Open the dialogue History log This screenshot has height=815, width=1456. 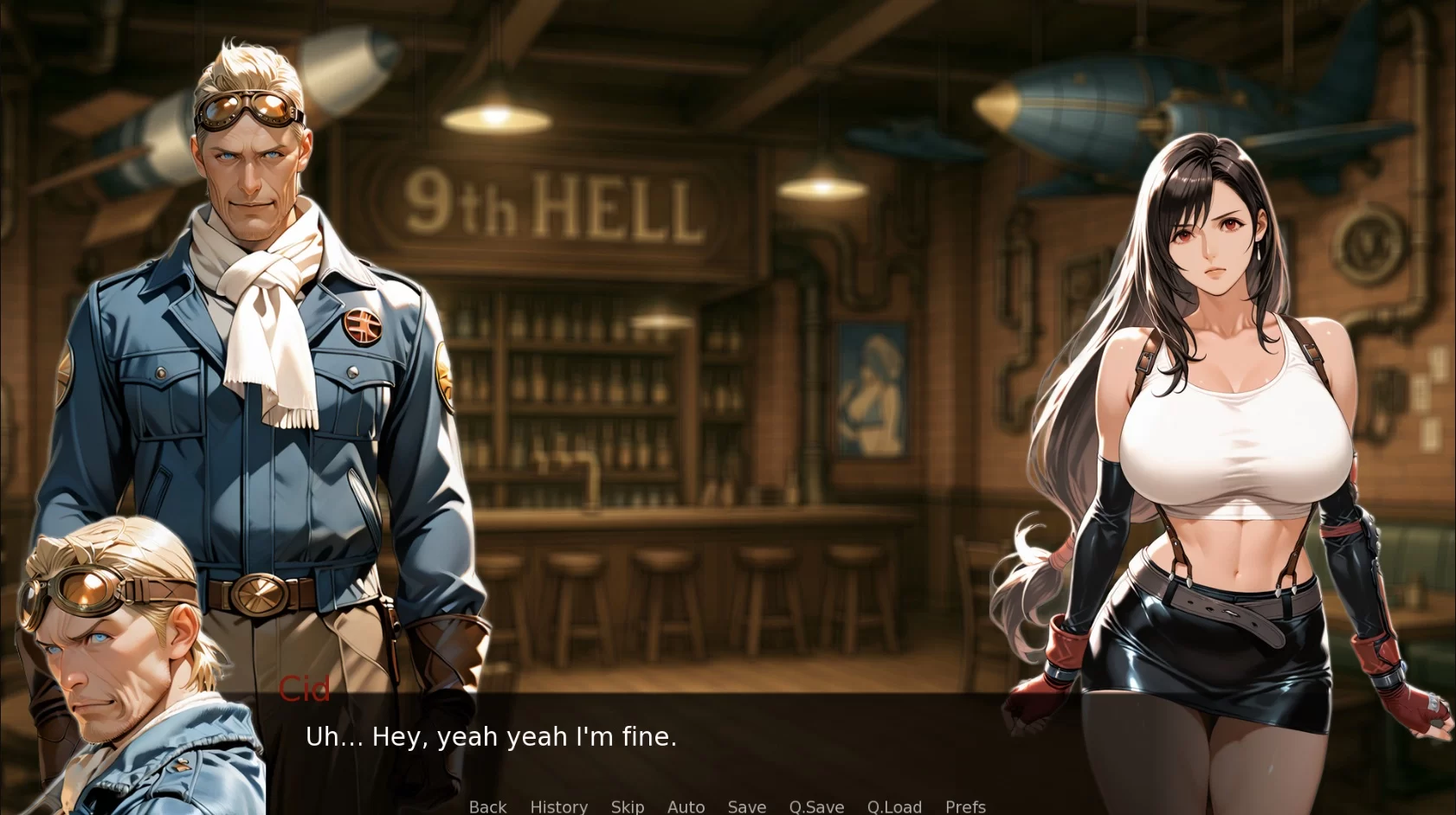click(558, 806)
